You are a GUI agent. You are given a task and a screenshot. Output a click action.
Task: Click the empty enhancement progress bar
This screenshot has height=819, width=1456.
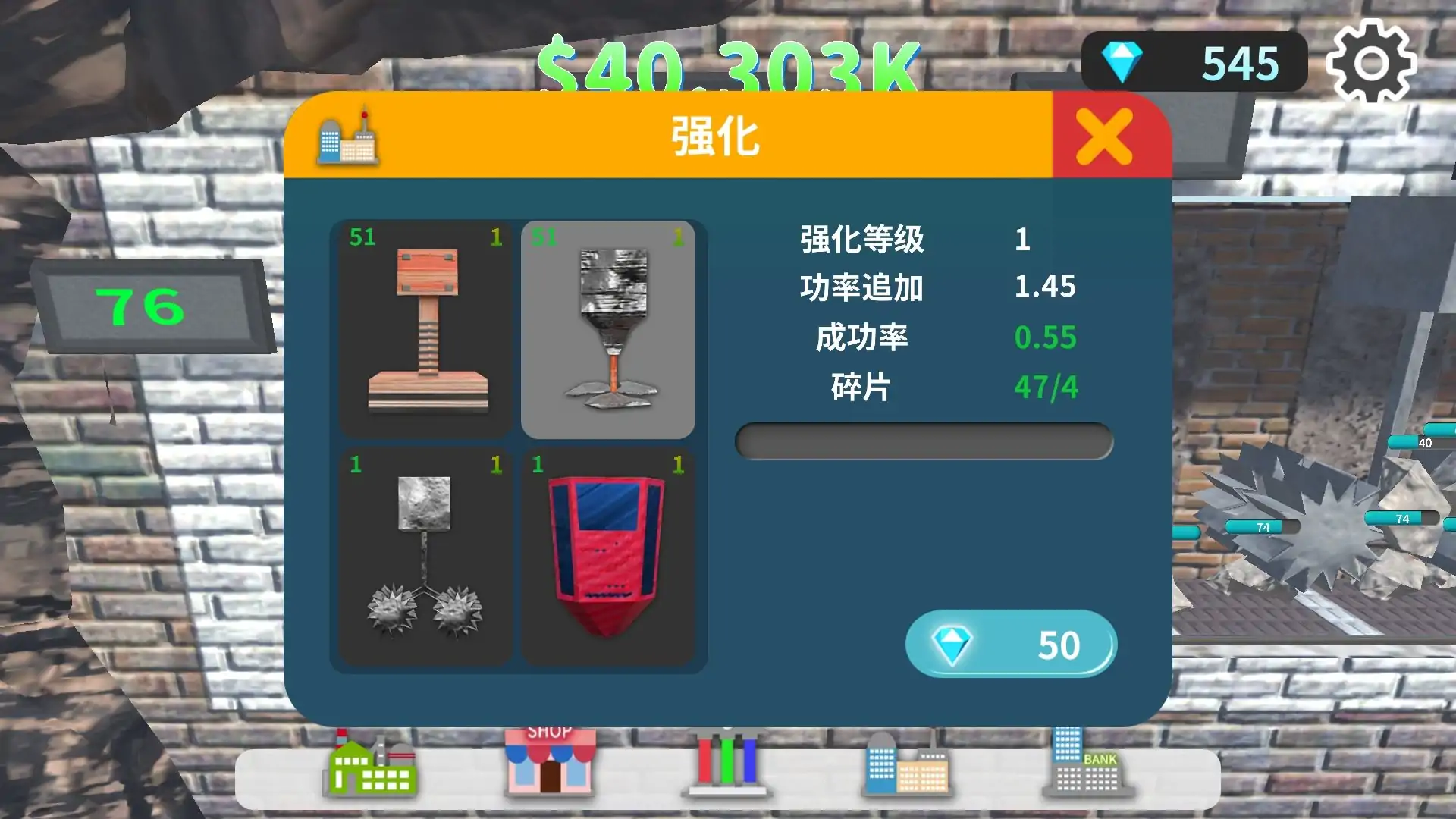coord(921,443)
